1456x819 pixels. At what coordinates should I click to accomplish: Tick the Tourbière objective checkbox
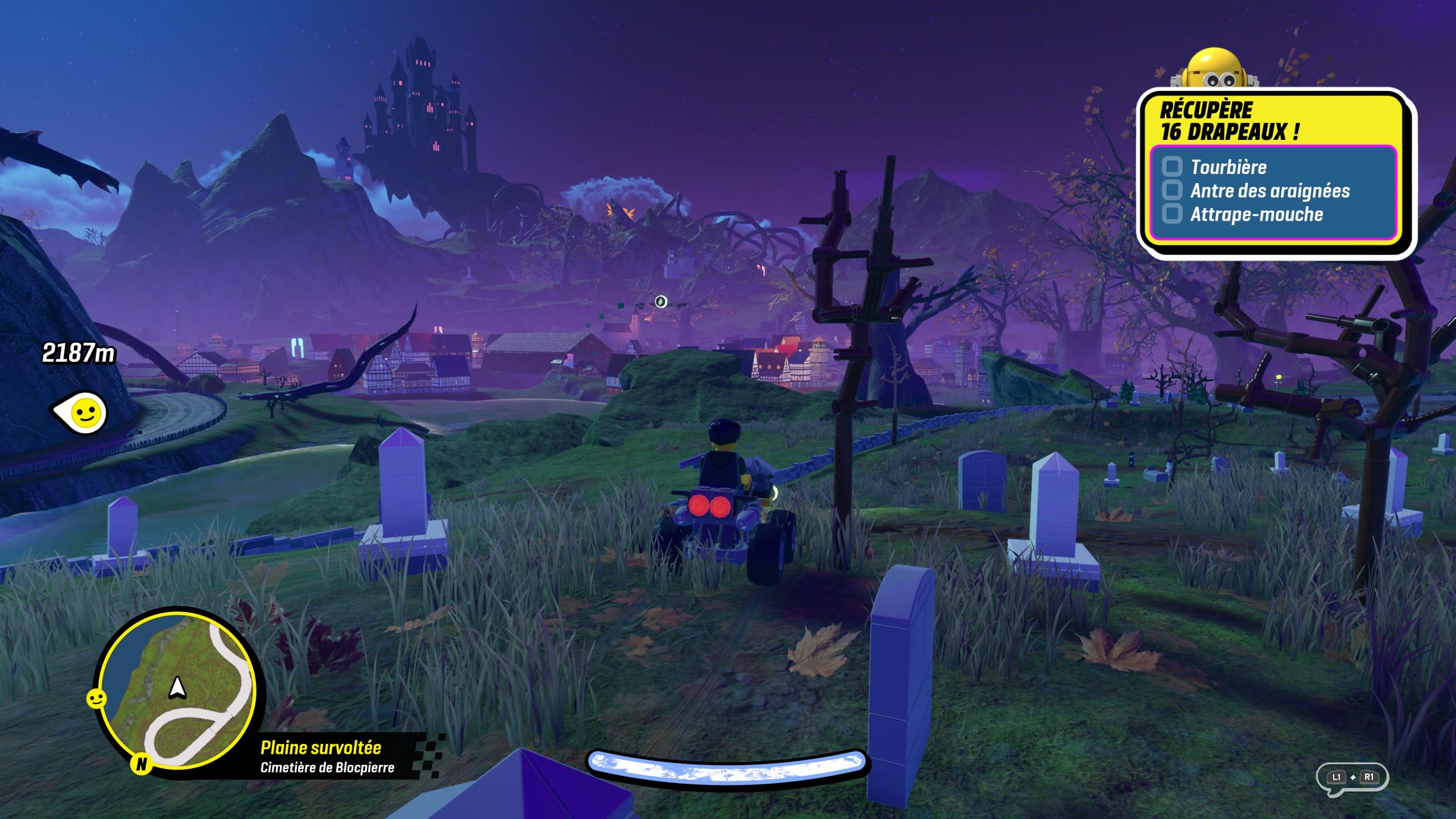[1172, 167]
